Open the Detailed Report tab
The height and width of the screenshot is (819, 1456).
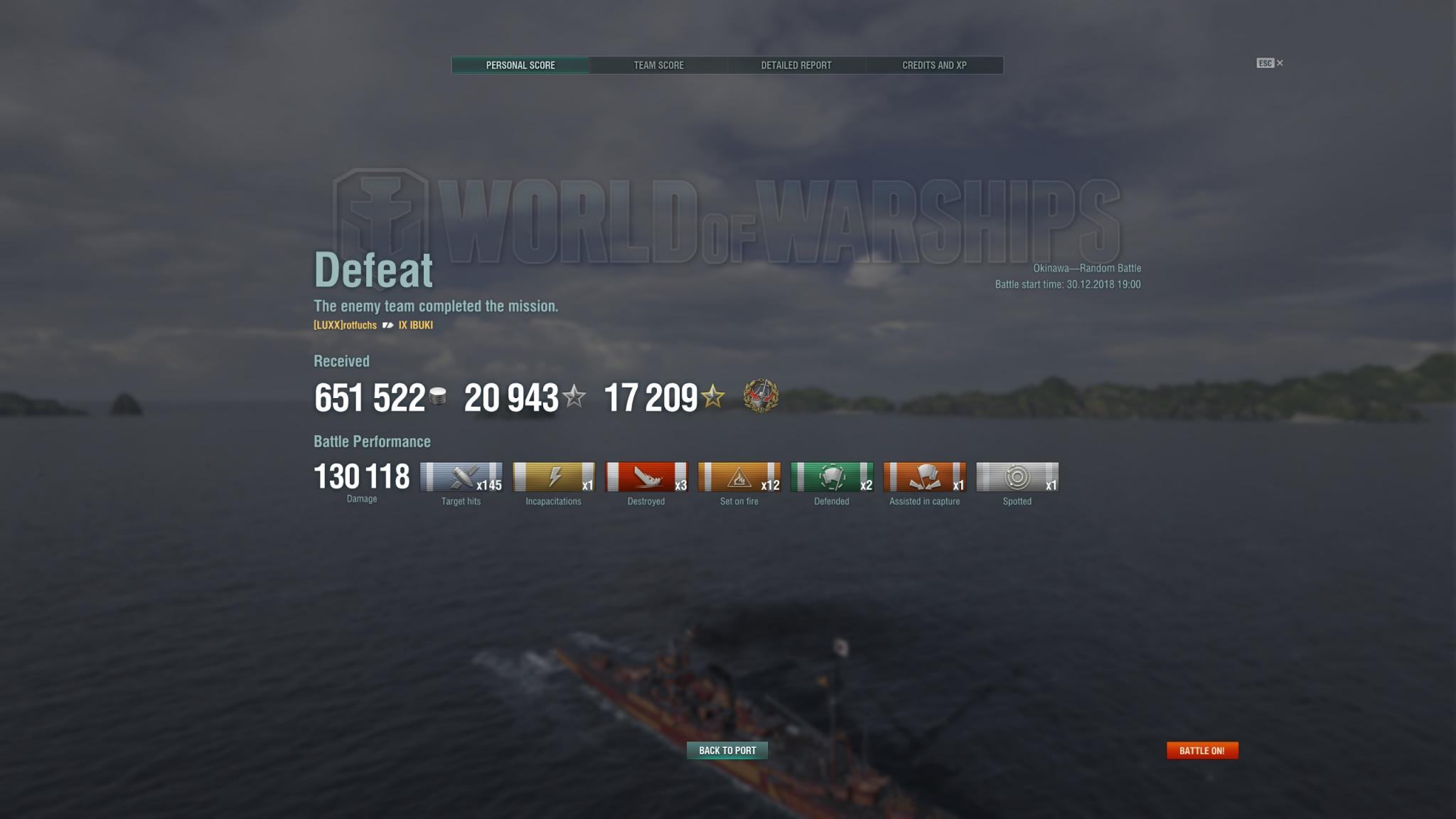[796, 65]
